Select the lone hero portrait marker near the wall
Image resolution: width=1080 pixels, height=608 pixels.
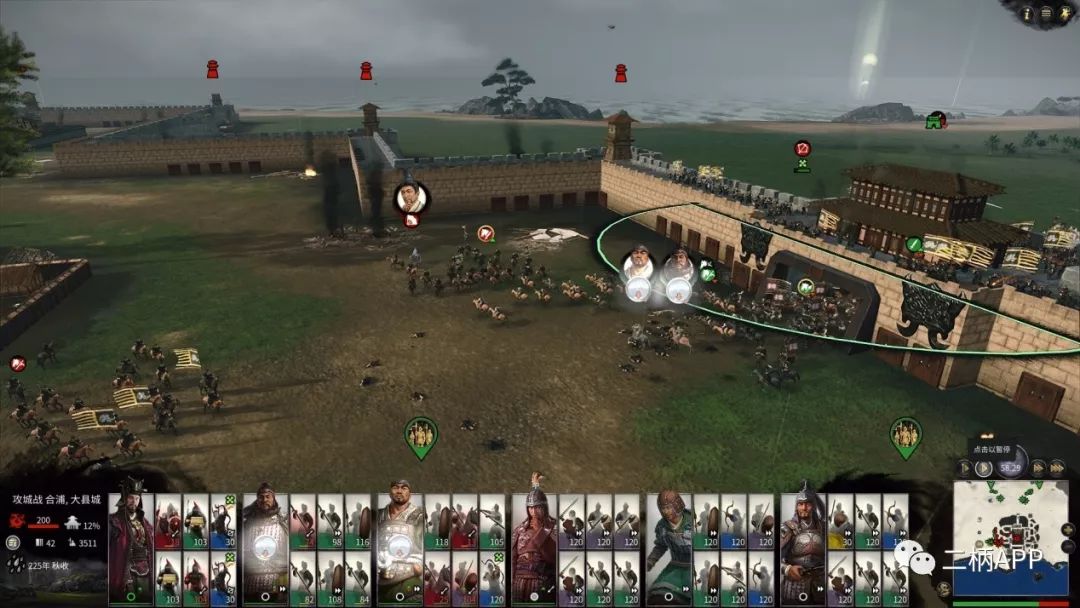[411, 198]
